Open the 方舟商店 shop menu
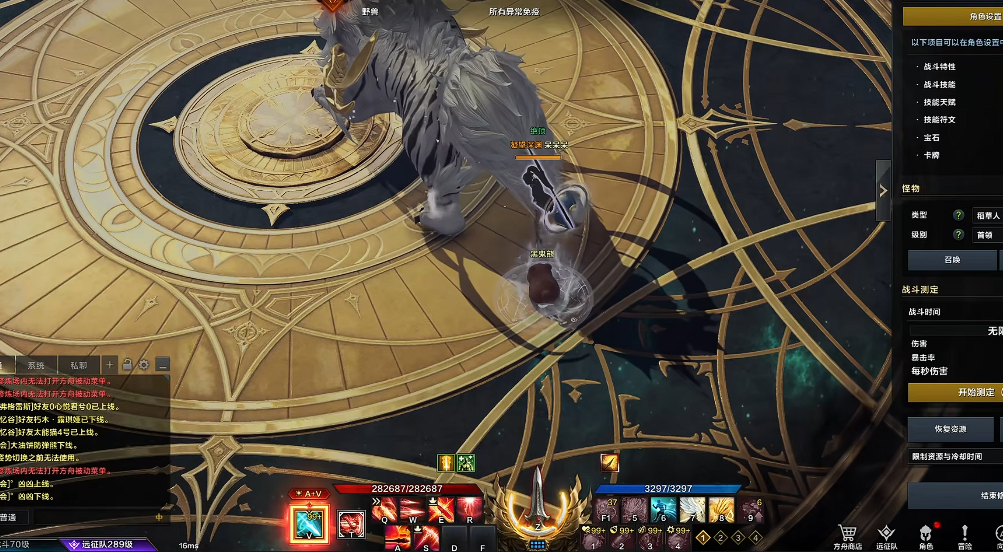 point(847,537)
